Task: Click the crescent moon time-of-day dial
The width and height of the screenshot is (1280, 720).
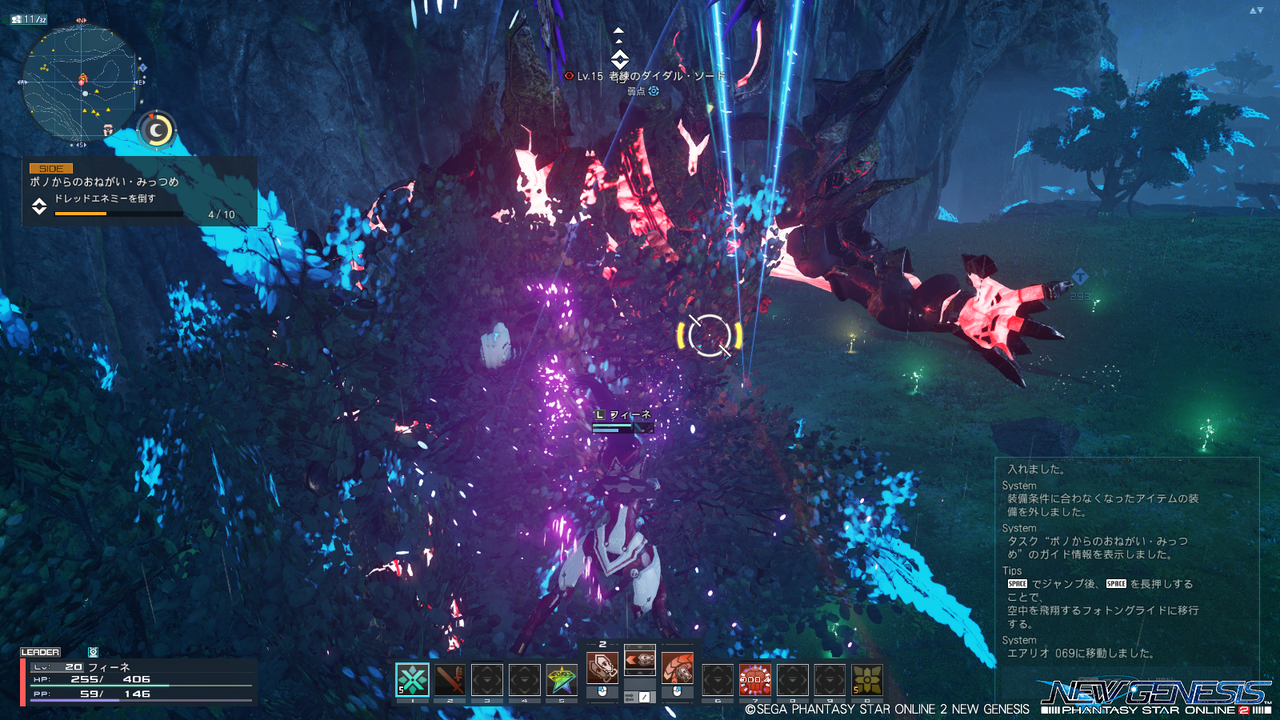Action: 156,130
